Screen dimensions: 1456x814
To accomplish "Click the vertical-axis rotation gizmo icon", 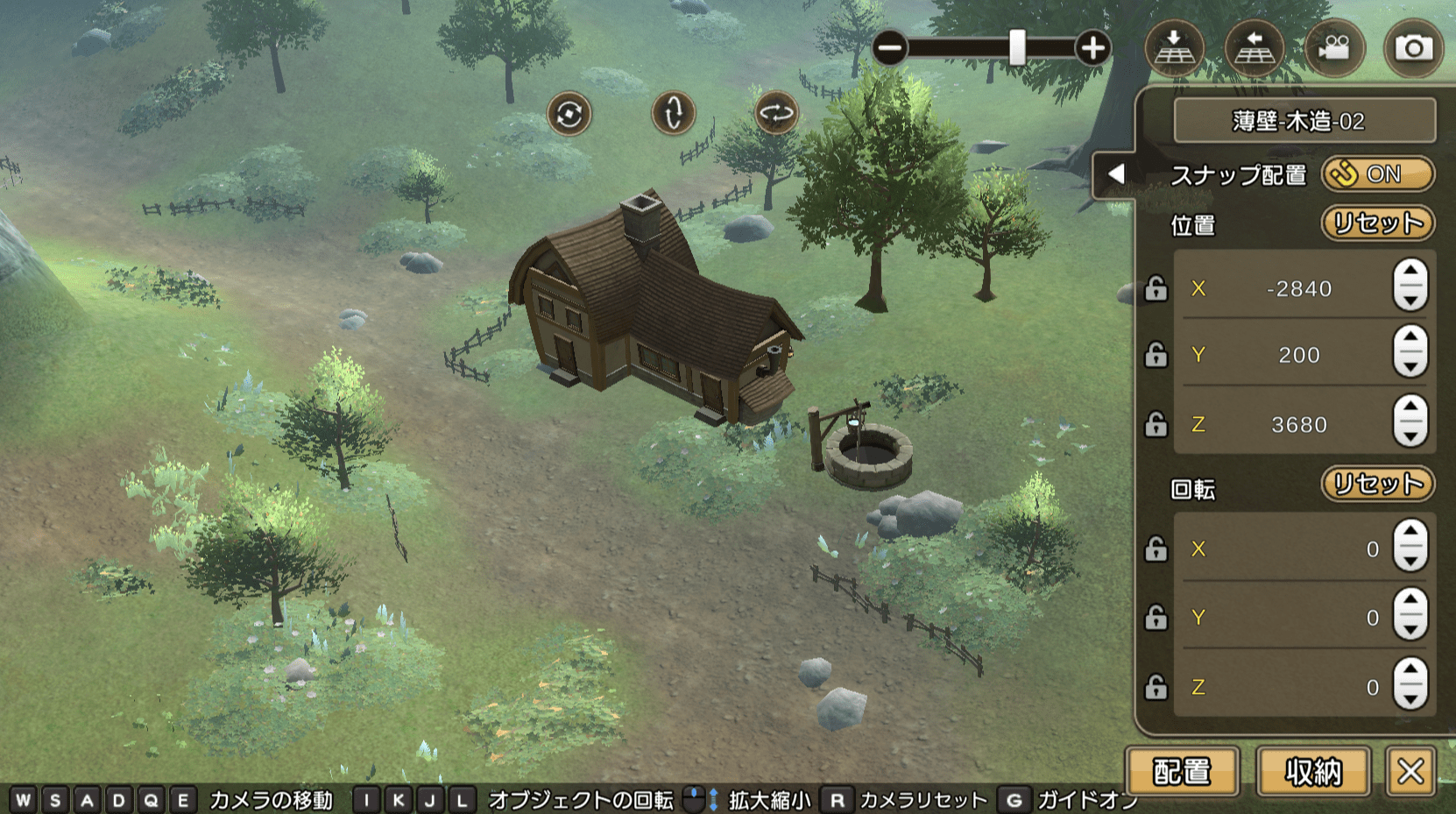I will click(x=673, y=114).
